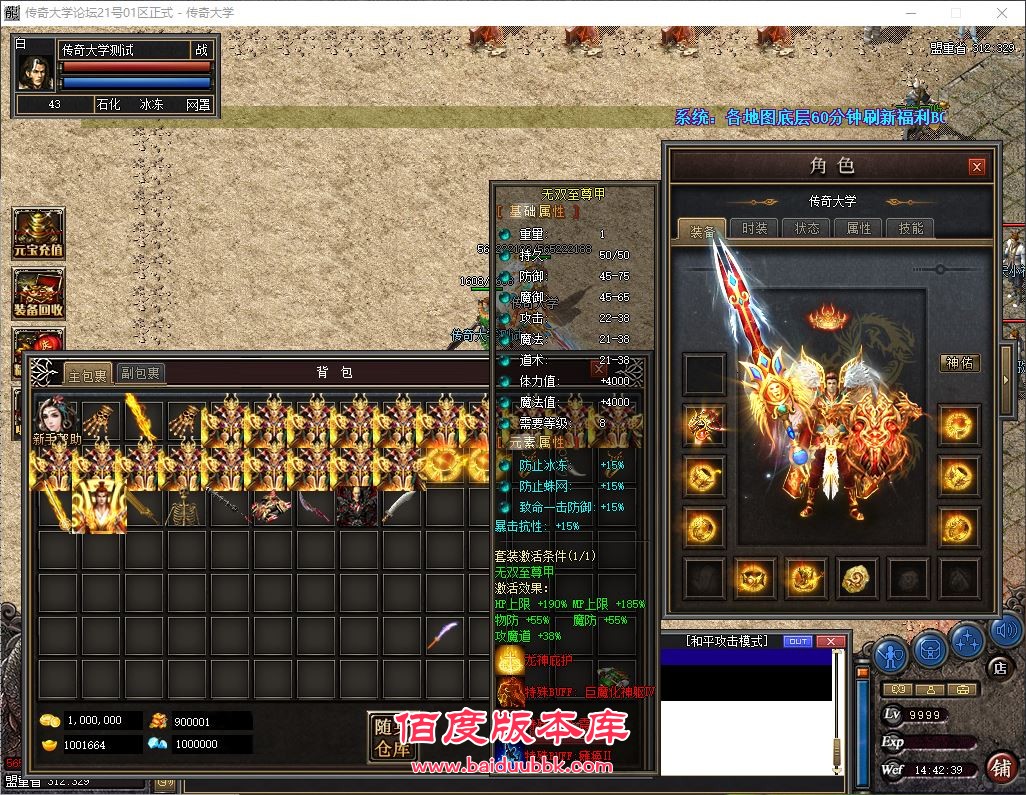This screenshot has height=795, width=1026.
Task: Open the 店 shop round button
Action: [x=998, y=667]
